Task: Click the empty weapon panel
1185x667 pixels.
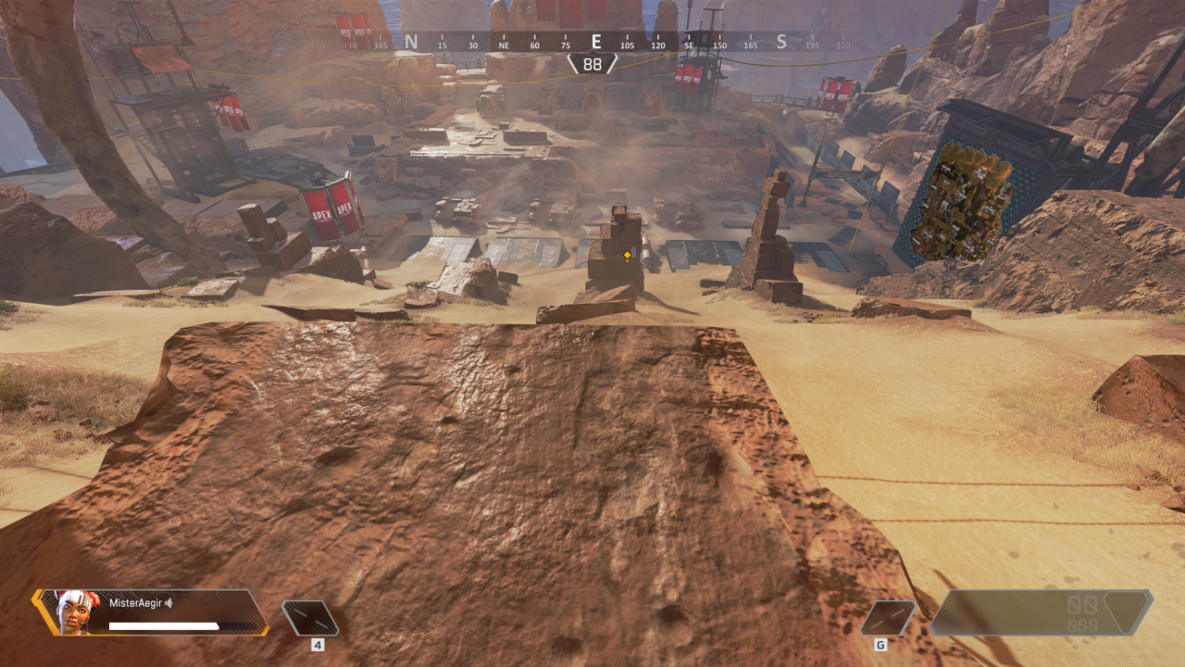Action: click(x=1041, y=612)
